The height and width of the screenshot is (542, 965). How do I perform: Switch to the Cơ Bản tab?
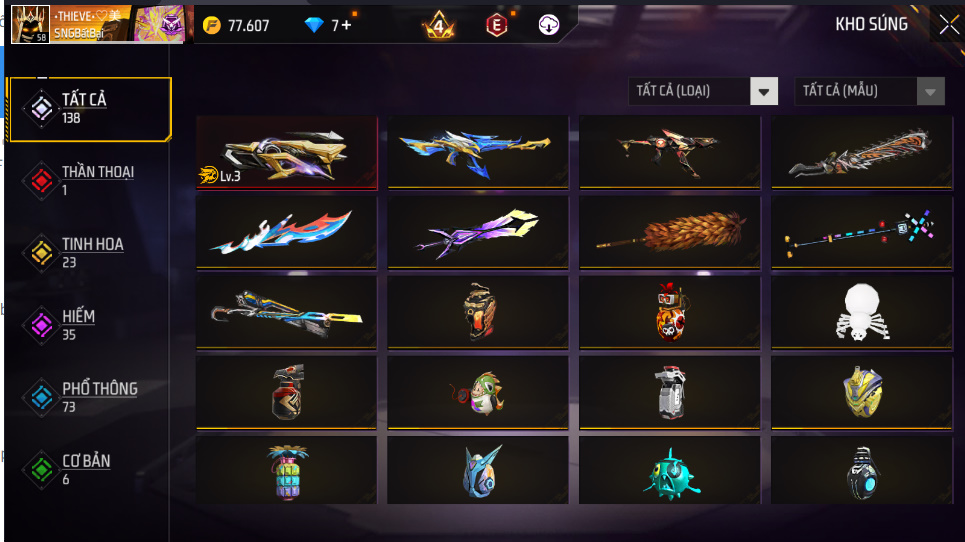(x=88, y=469)
